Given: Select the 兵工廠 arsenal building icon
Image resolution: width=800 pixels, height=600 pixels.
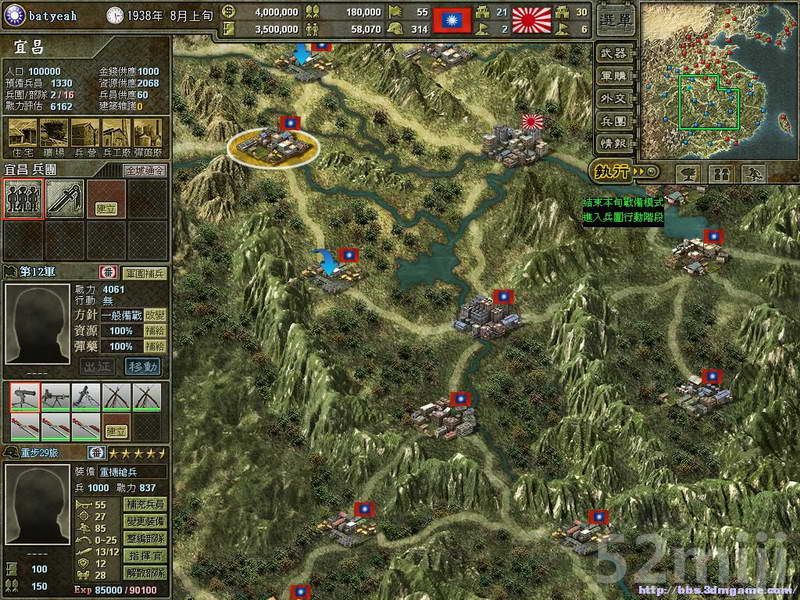Looking at the screenshot, I should tap(117, 133).
